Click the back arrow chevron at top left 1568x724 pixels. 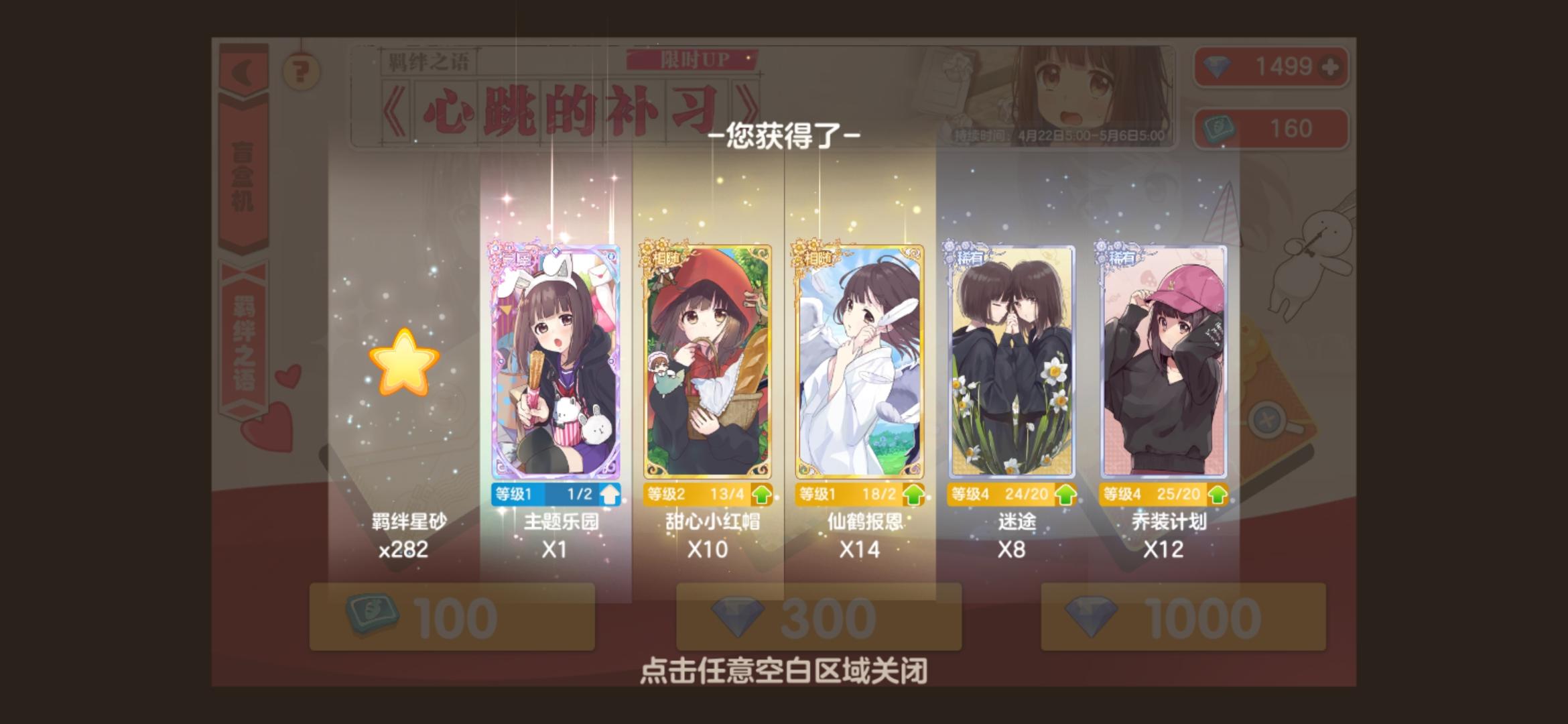tap(243, 70)
